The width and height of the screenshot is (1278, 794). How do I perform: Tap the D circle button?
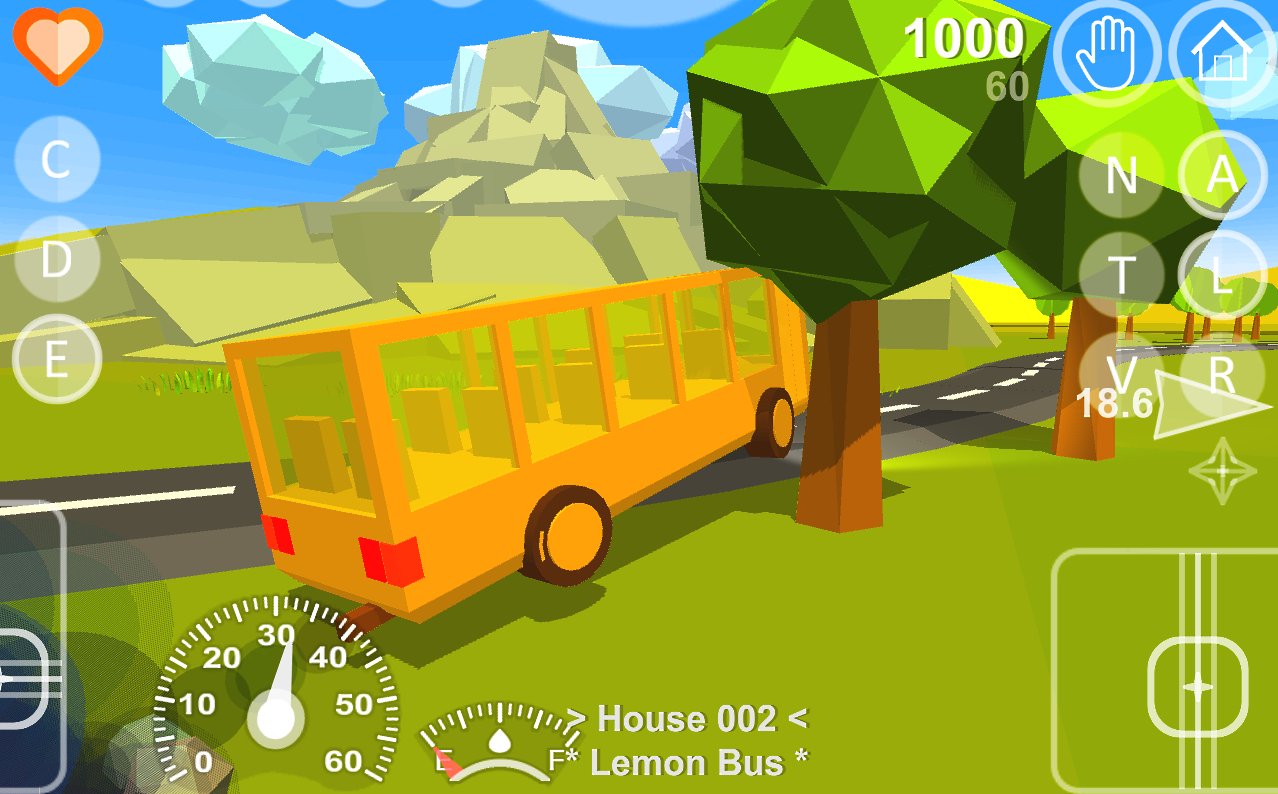(x=56, y=260)
